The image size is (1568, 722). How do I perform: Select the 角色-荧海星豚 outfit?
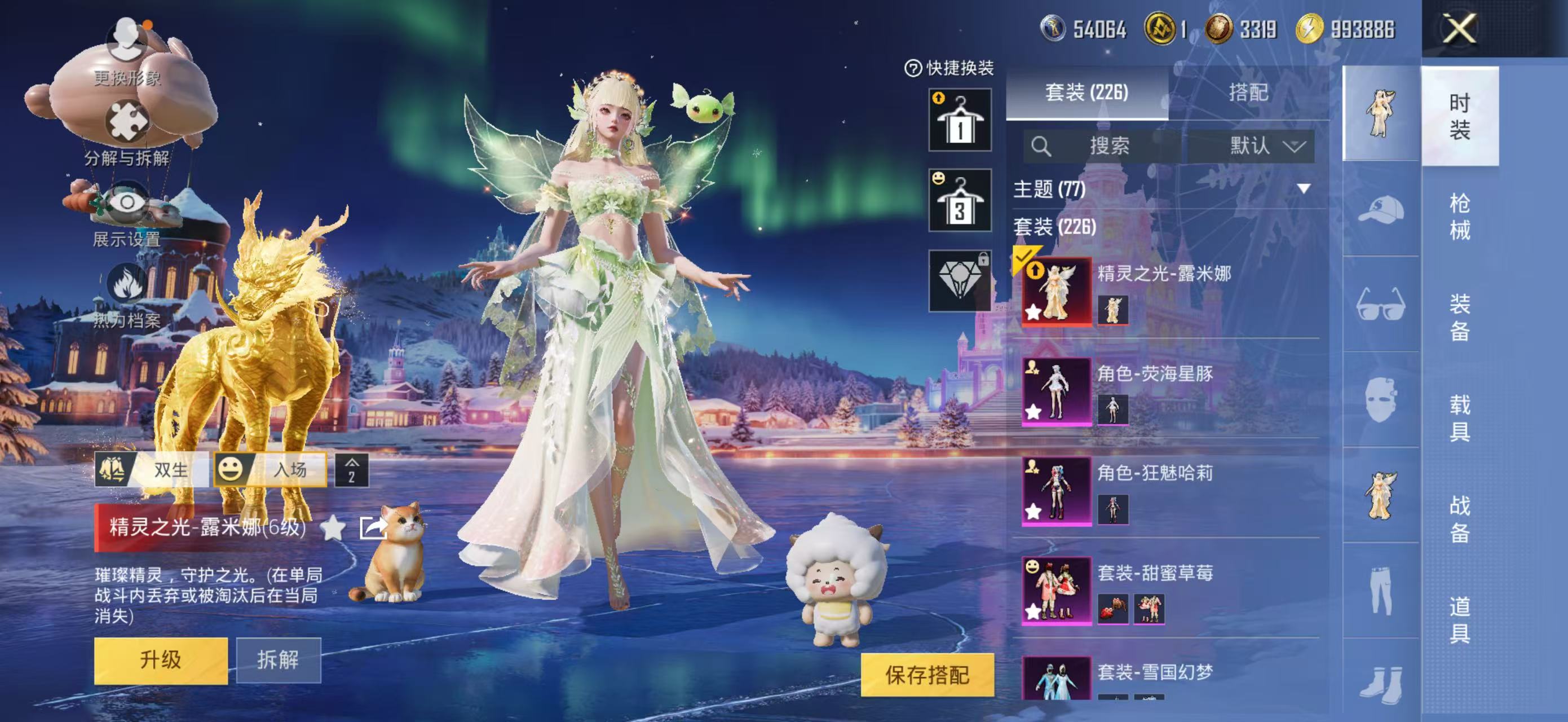1056,391
